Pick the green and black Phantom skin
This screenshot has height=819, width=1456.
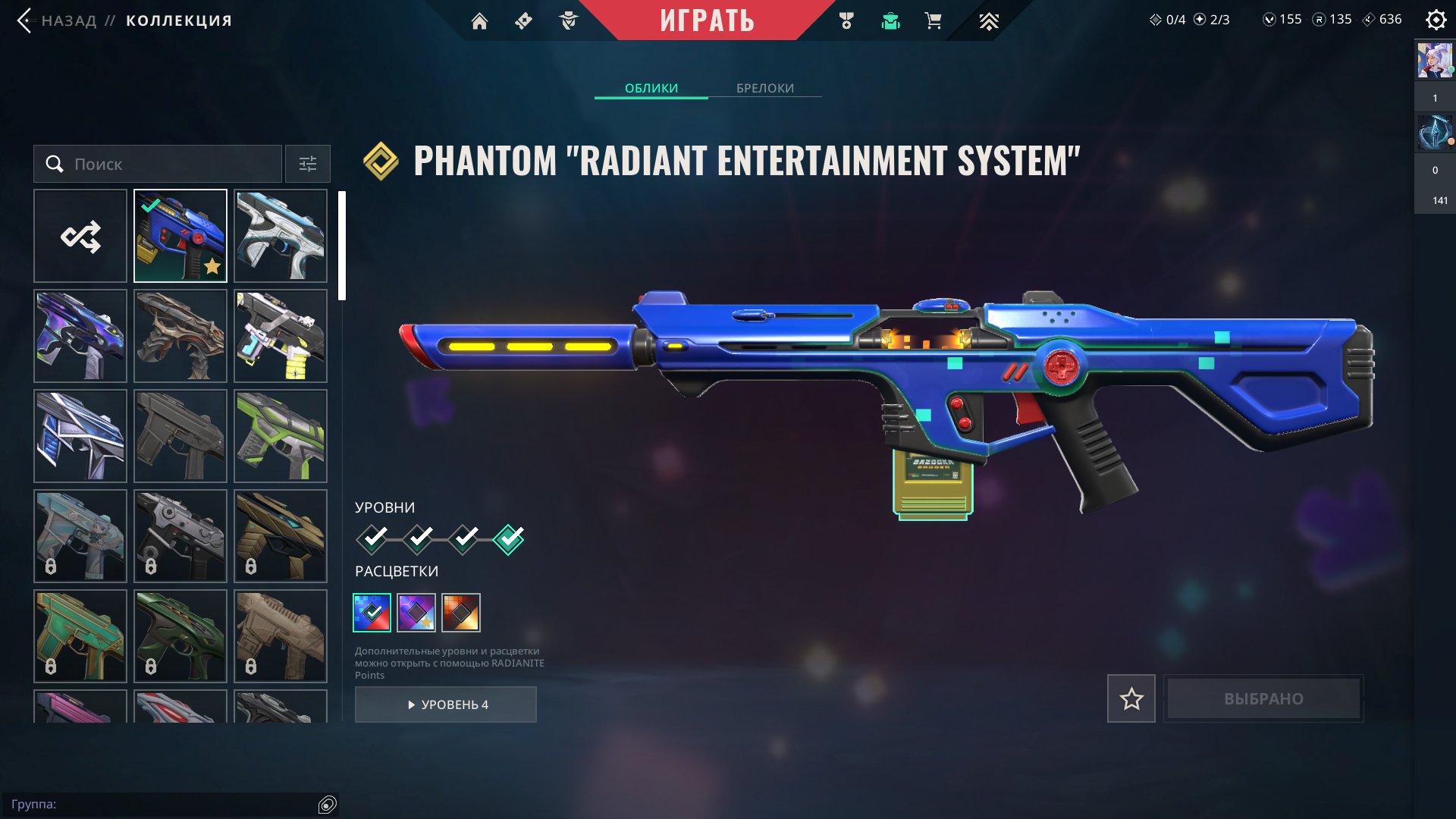(x=281, y=436)
